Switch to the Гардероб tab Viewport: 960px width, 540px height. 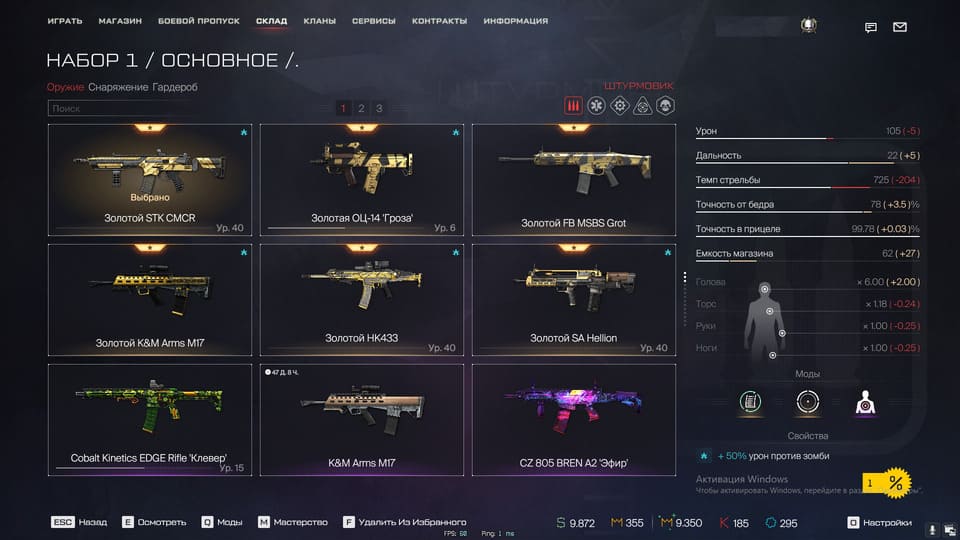click(175, 87)
